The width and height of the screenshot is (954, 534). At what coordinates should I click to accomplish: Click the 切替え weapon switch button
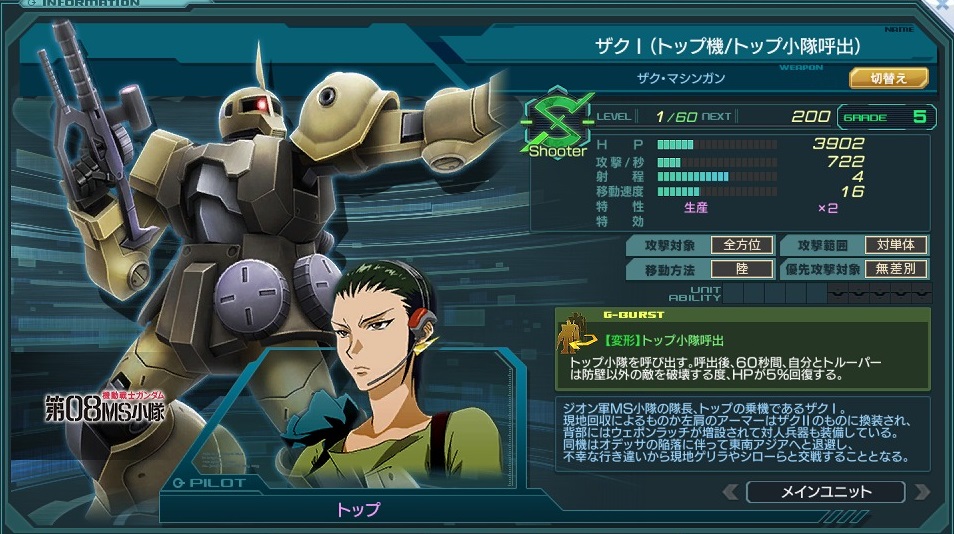pos(889,78)
